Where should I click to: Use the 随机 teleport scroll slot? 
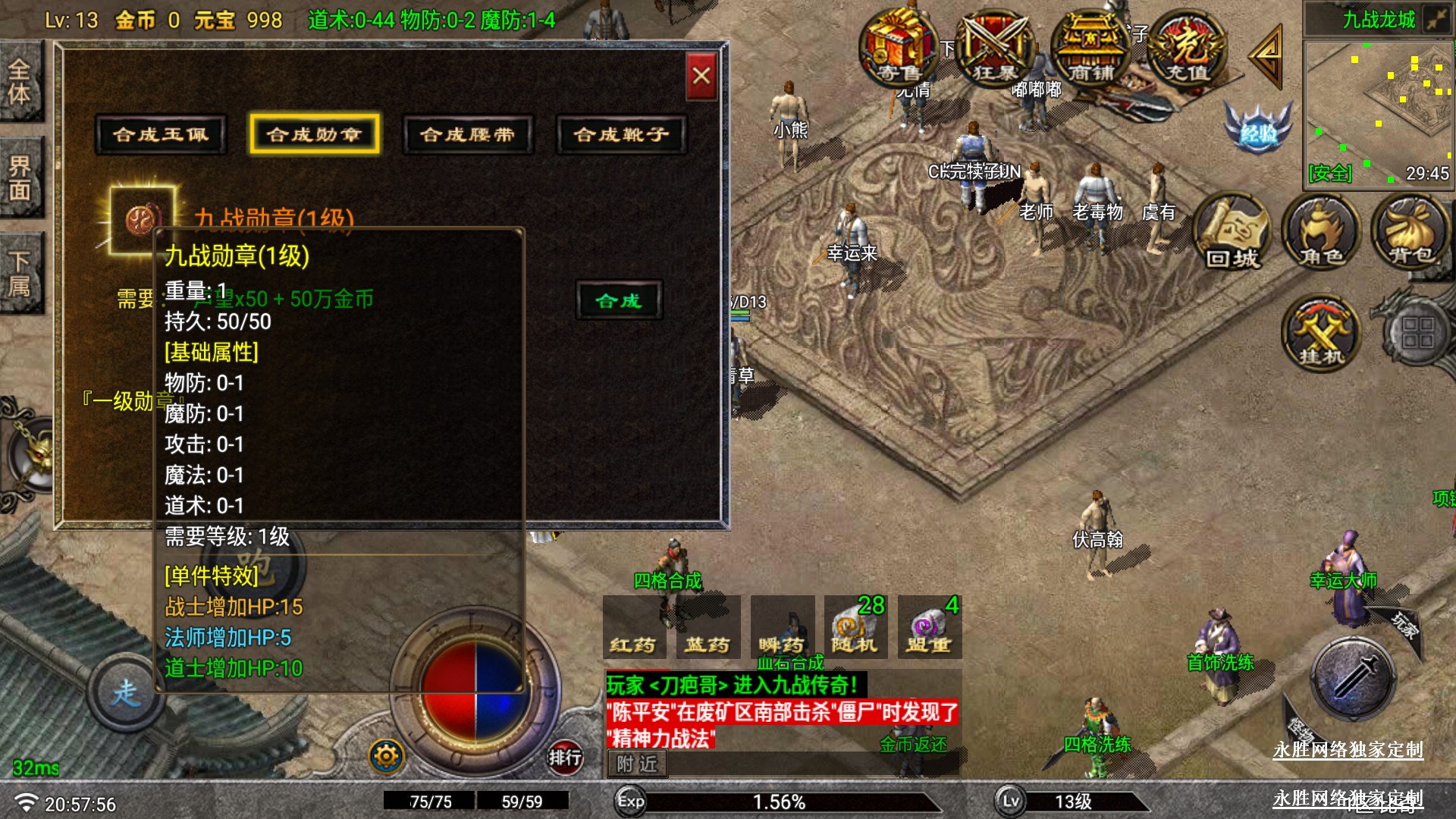pos(855,628)
